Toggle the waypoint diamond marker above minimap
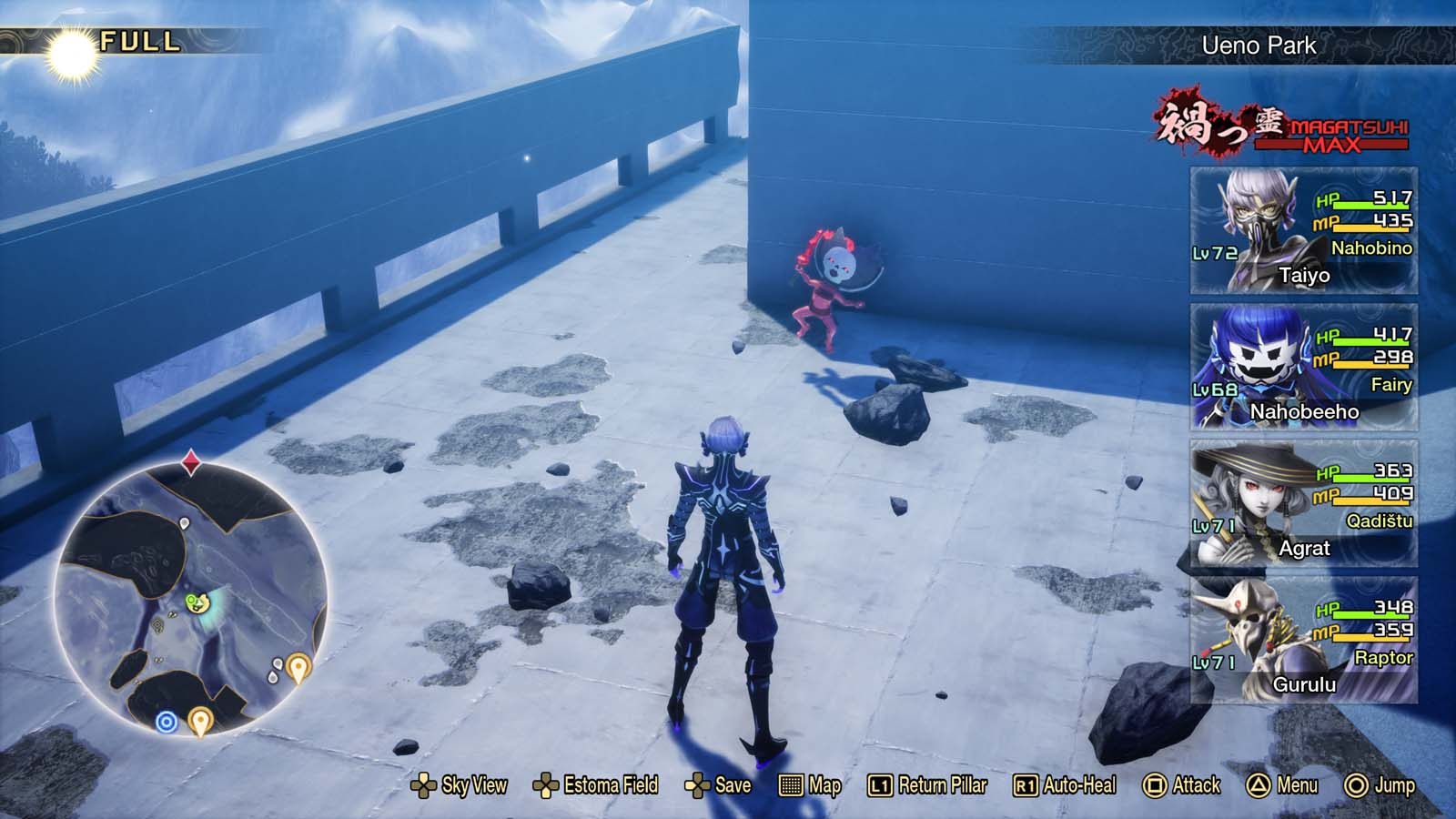The width and height of the screenshot is (1456, 819). pyautogui.click(x=189, y=461)
